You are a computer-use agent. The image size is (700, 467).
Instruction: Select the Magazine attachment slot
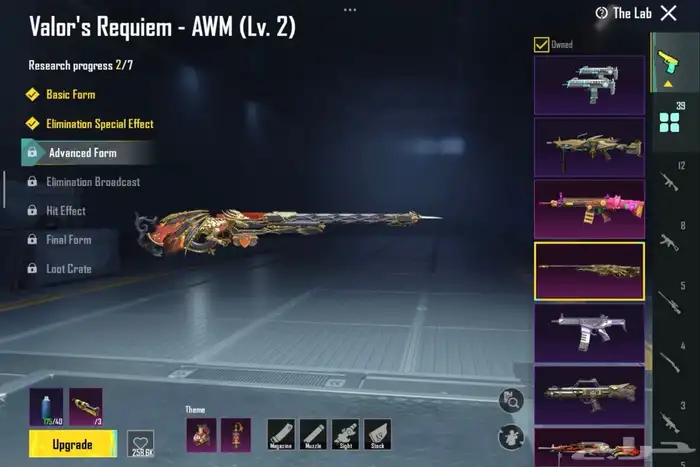[281, 434]
